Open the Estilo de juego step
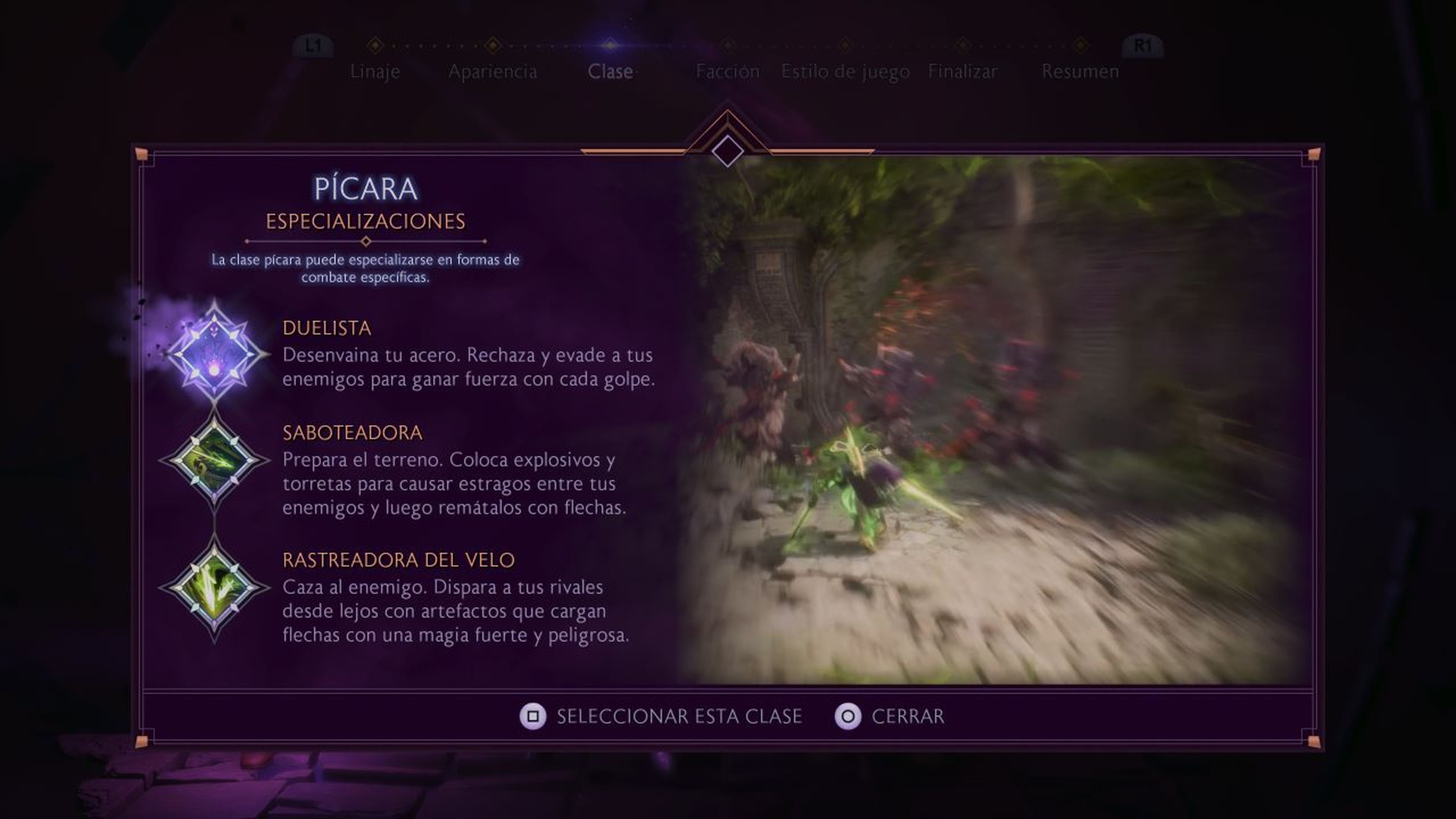The width and height of the screenshot is (1456, 819). click(x=844, y=71)
